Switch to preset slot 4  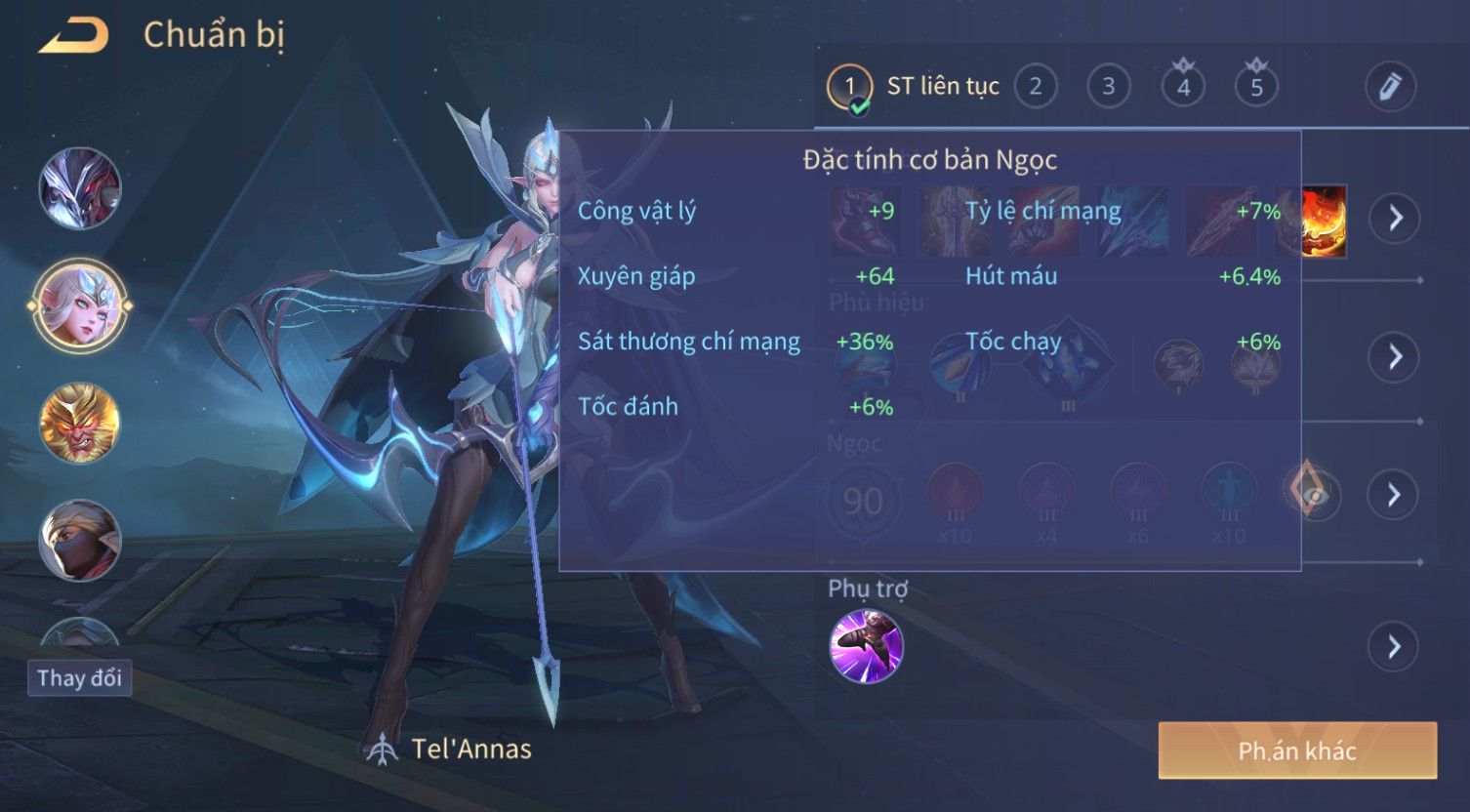pos(1183,87)
